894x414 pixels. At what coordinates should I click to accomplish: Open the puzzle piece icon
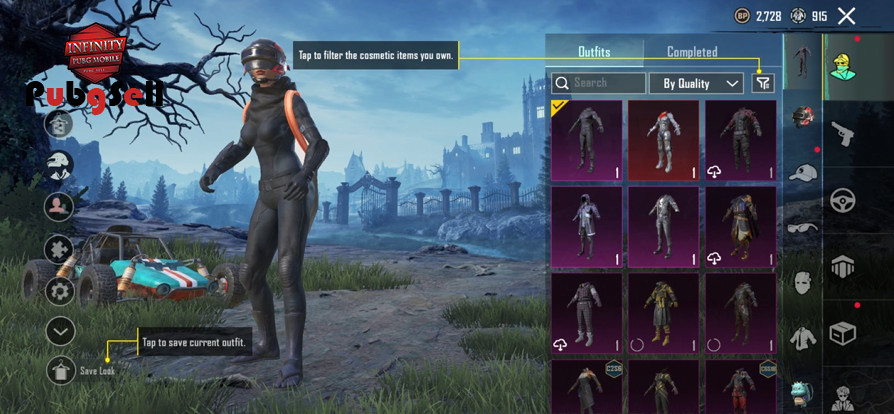pos(60,249)
